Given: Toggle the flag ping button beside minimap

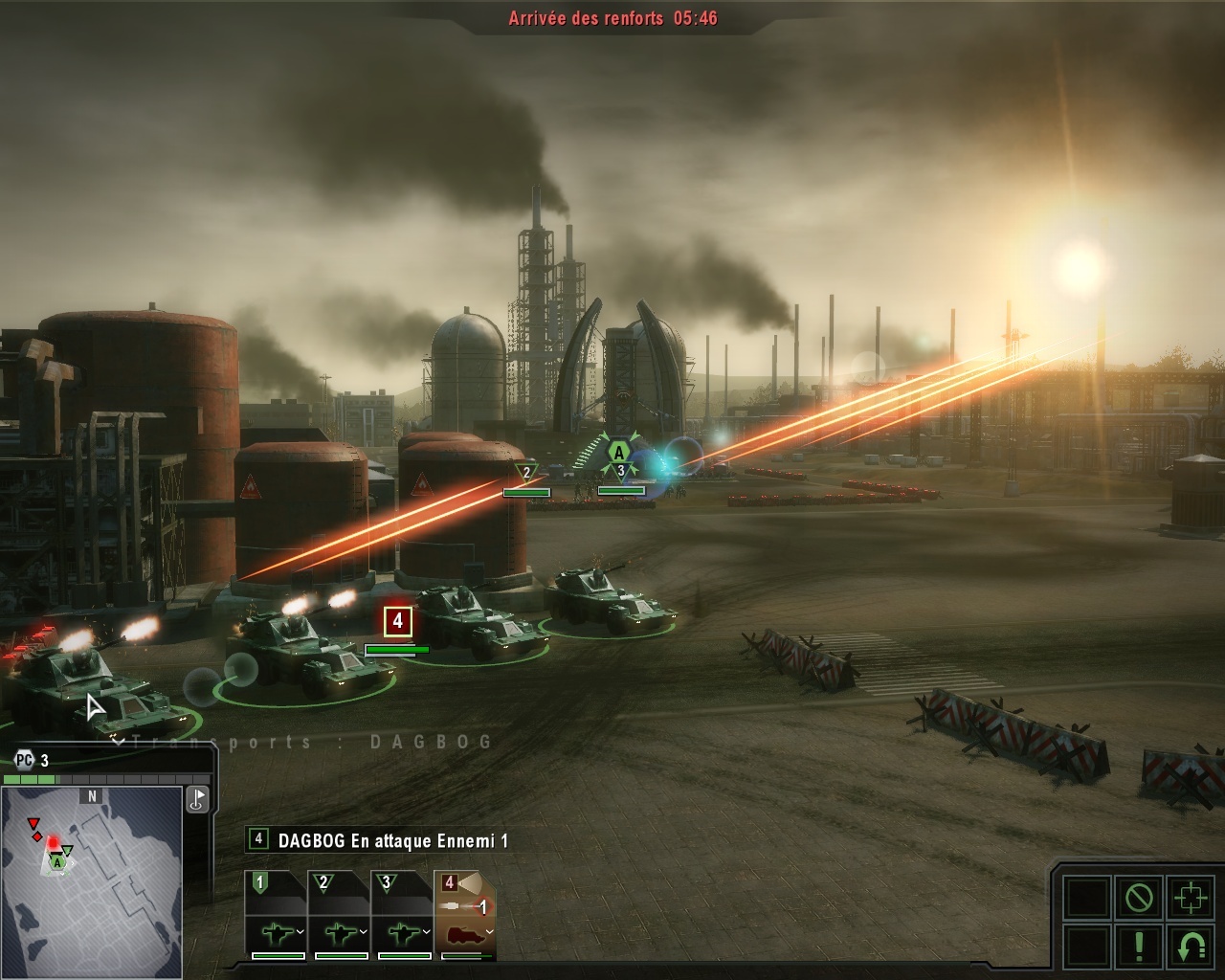Looking at the screenshot, I should (x=197, y=799).
